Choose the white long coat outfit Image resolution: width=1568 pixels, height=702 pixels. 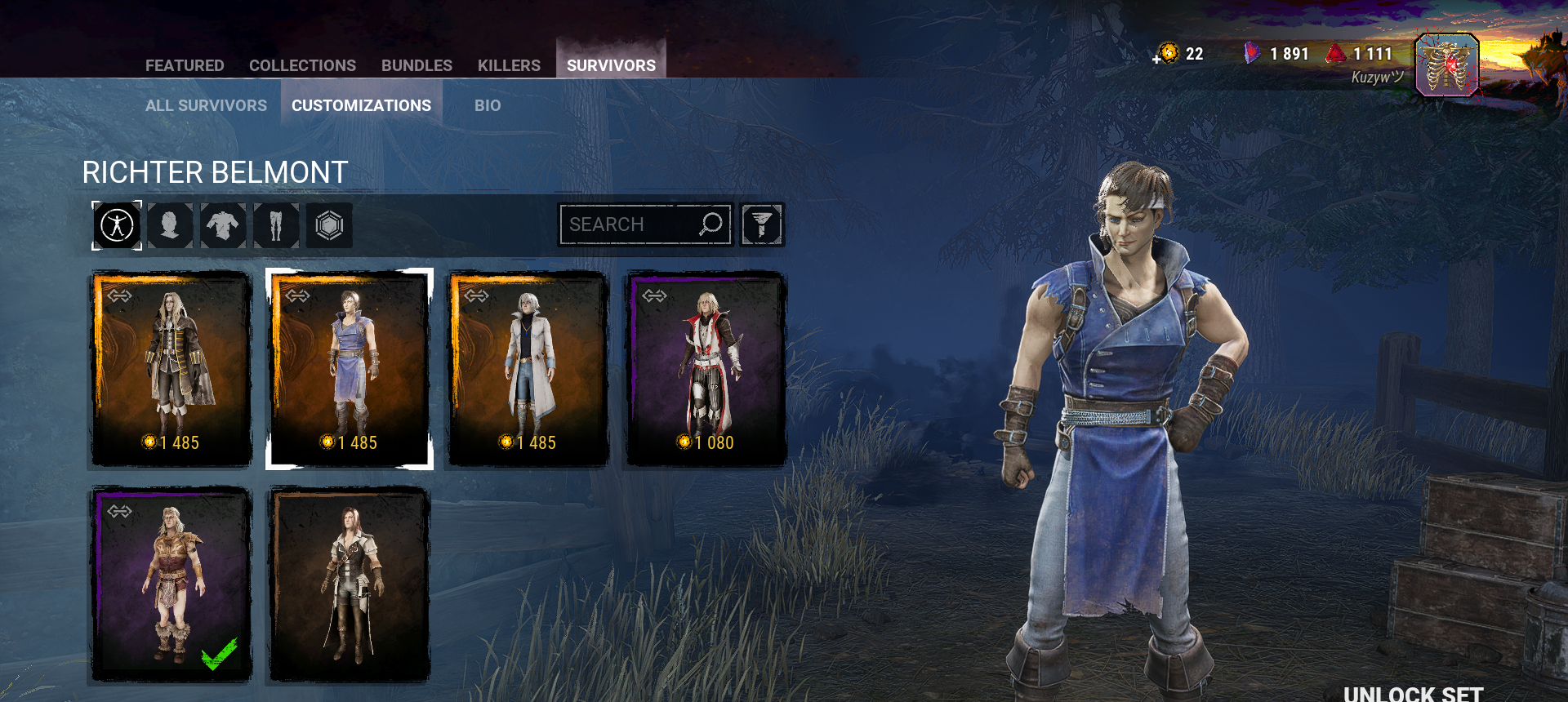pyautogui.click(x=528, y=369)
